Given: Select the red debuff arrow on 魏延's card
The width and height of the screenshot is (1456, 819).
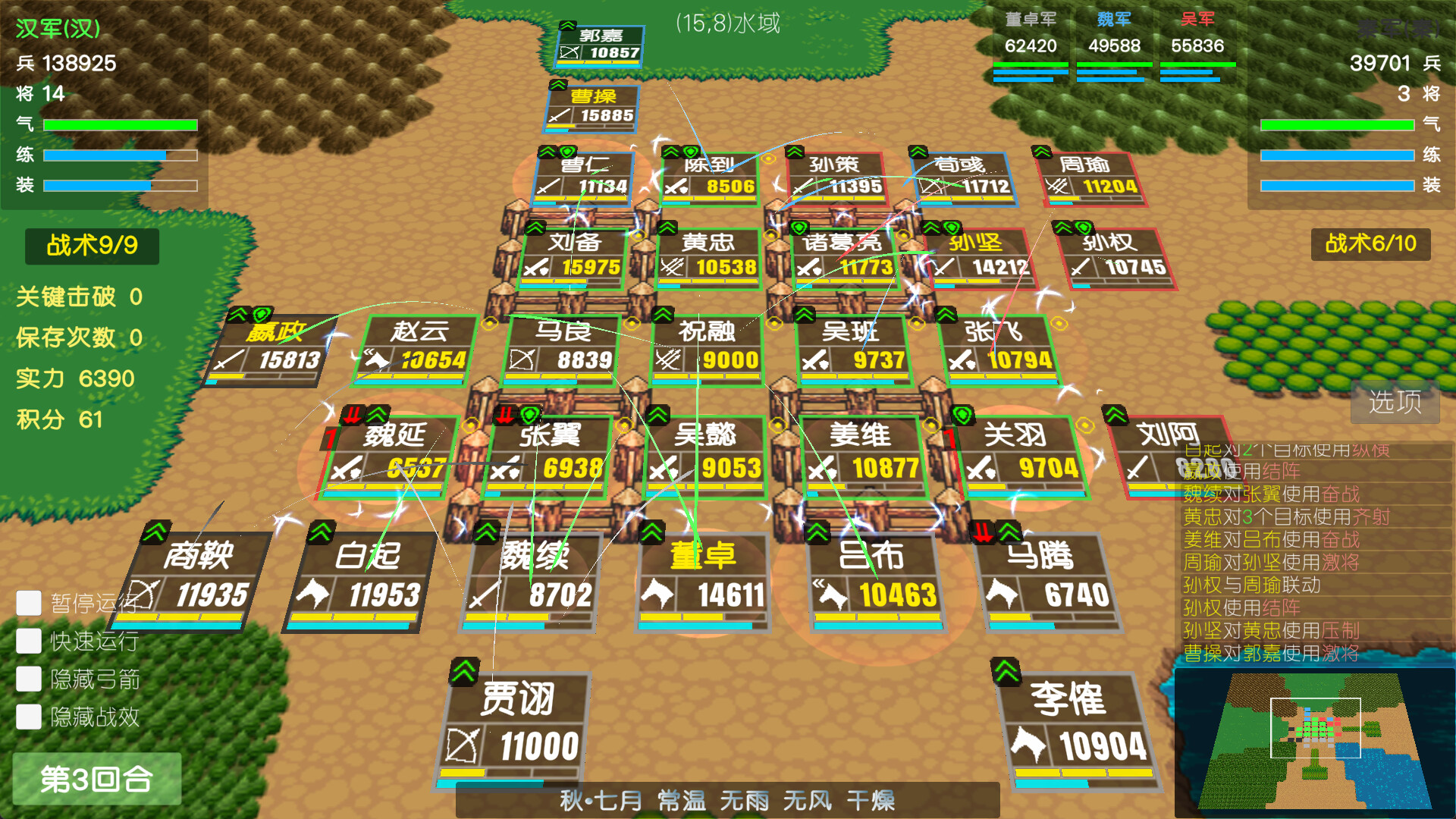Looking at the screenshot, I should [352, 414].
